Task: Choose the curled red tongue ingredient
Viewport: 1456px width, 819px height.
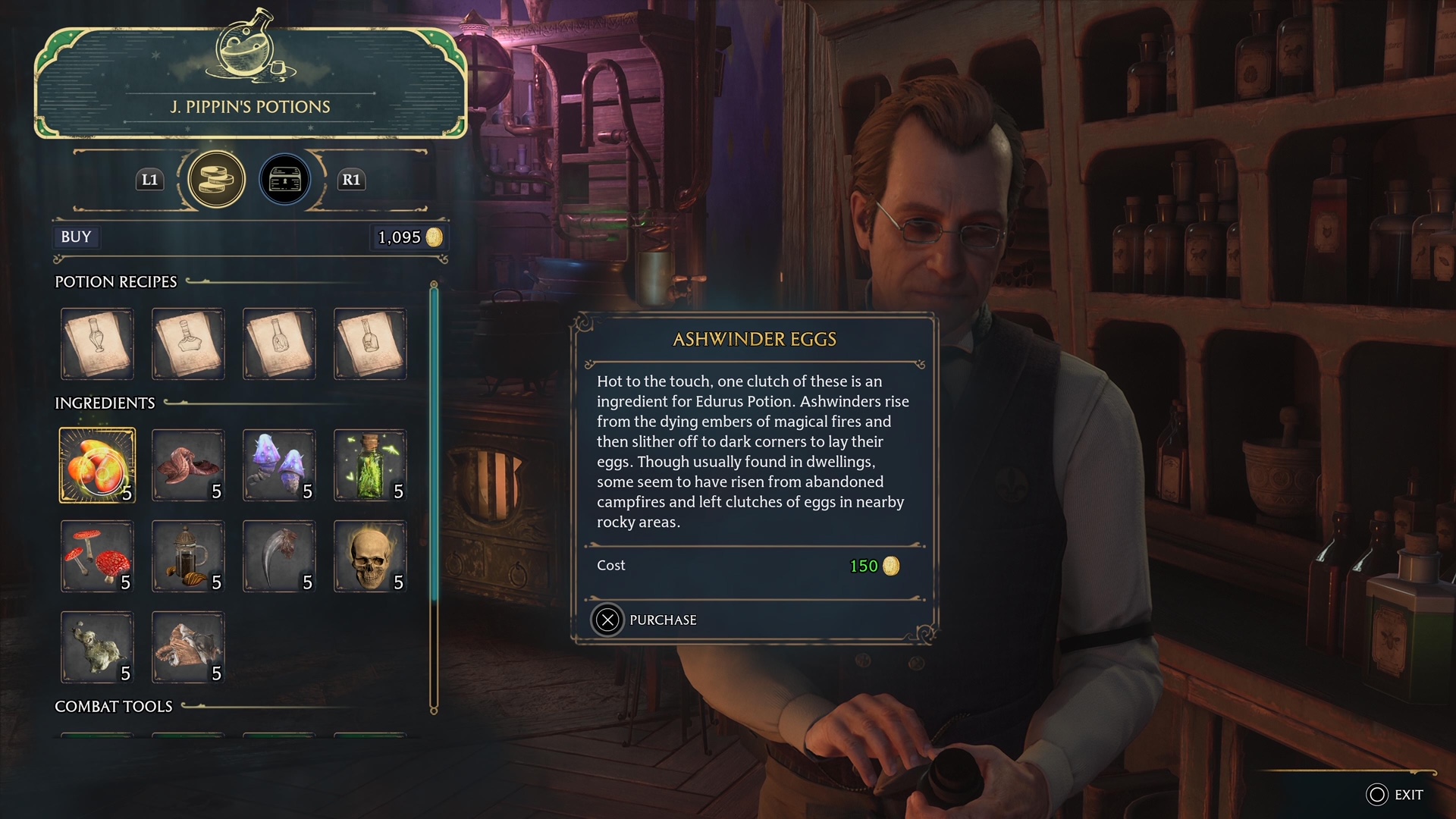Action: 188,466
